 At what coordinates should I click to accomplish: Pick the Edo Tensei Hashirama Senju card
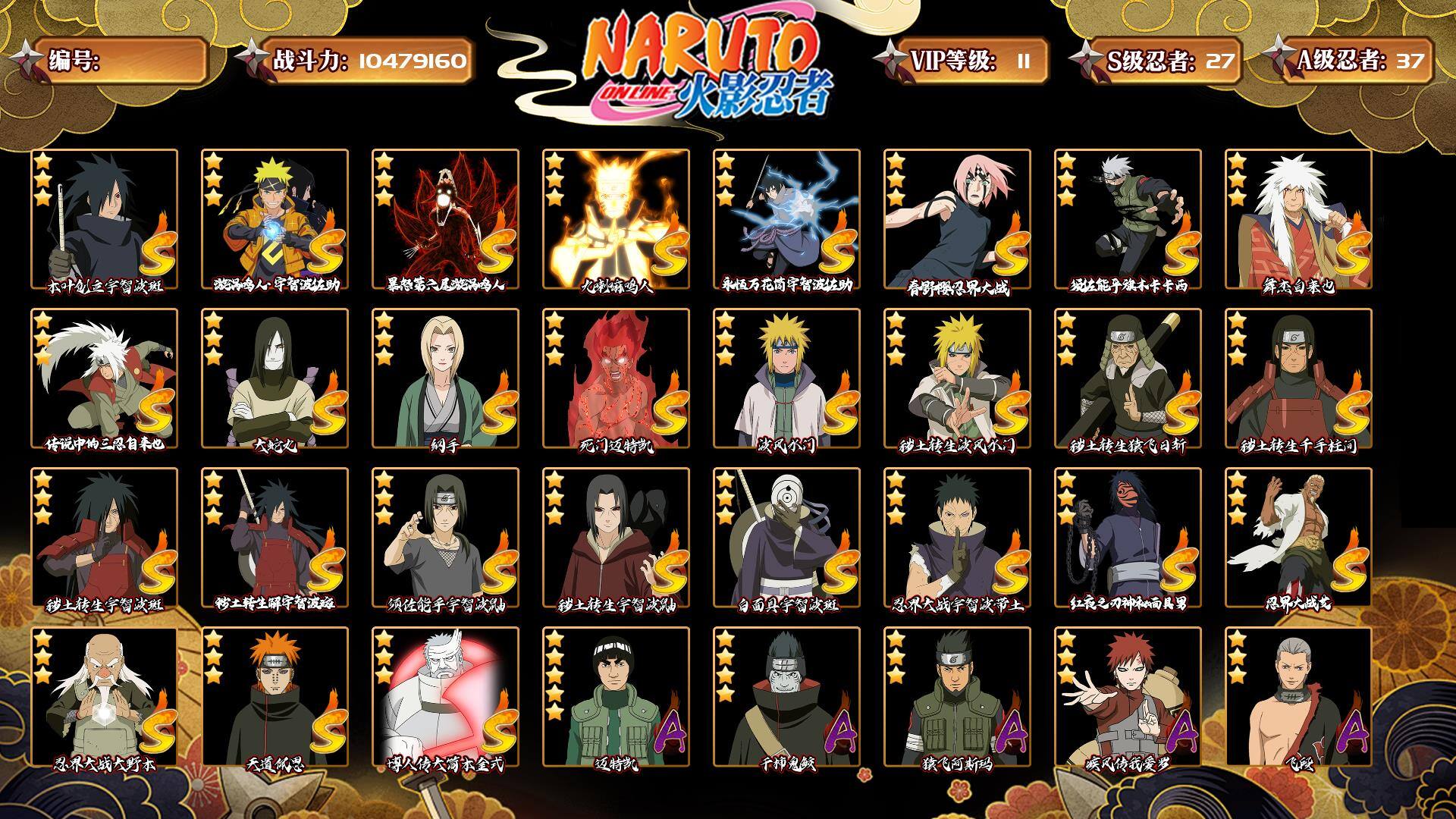[x=1298, y=378]
